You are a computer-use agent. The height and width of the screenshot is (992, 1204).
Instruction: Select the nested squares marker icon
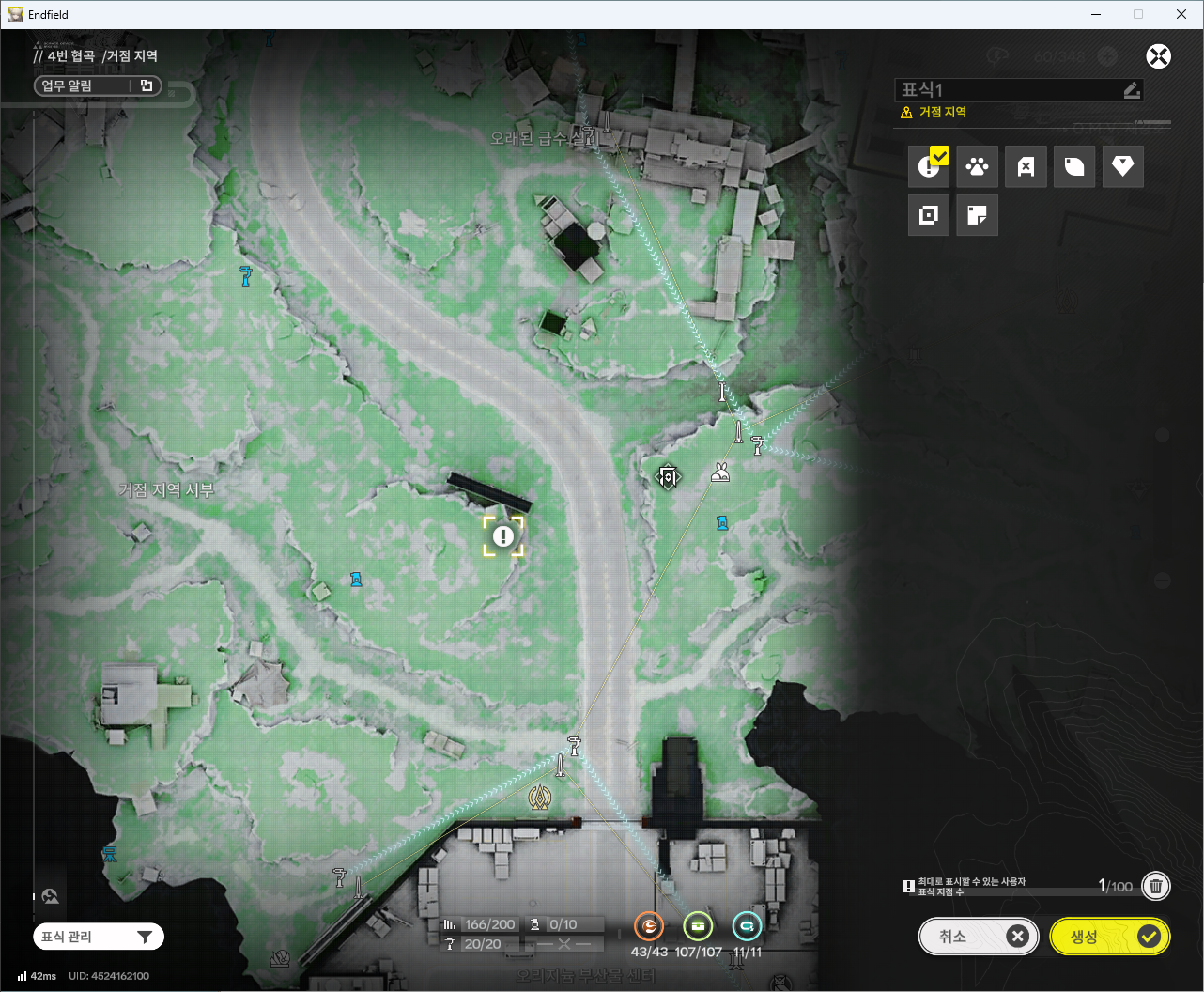929,215
